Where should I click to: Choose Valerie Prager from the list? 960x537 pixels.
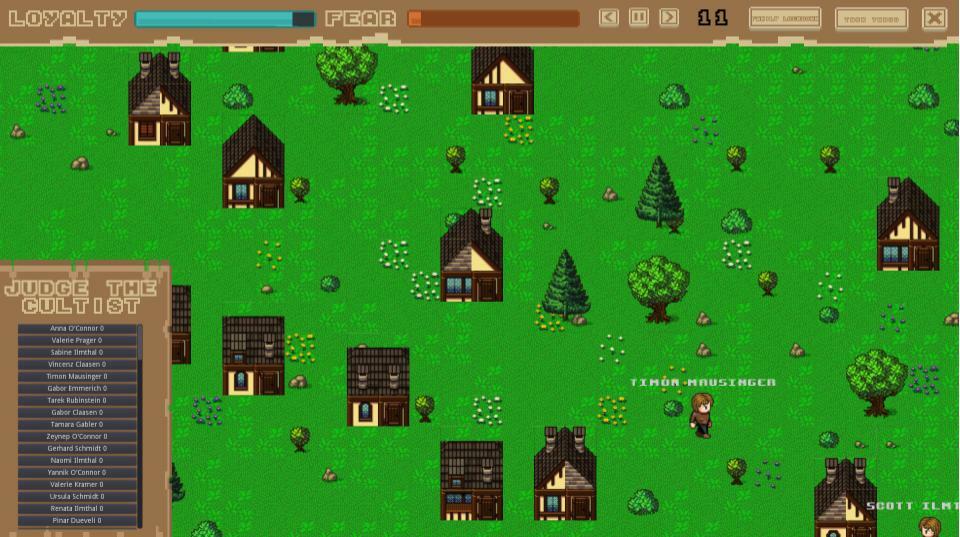[78, 341]
